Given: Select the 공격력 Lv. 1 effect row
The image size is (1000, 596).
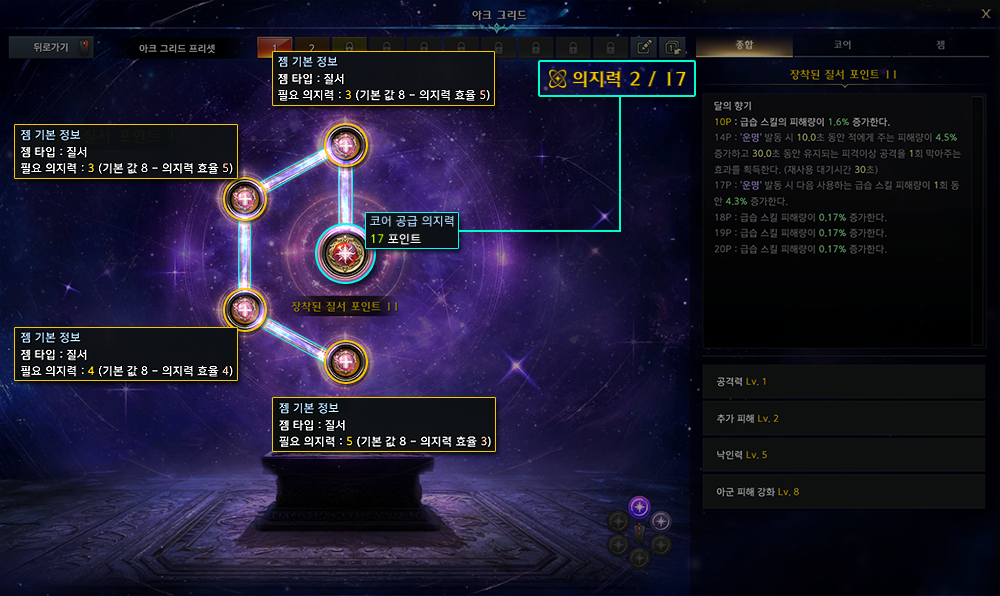Looking at the screenshot, I should (843, 381).
